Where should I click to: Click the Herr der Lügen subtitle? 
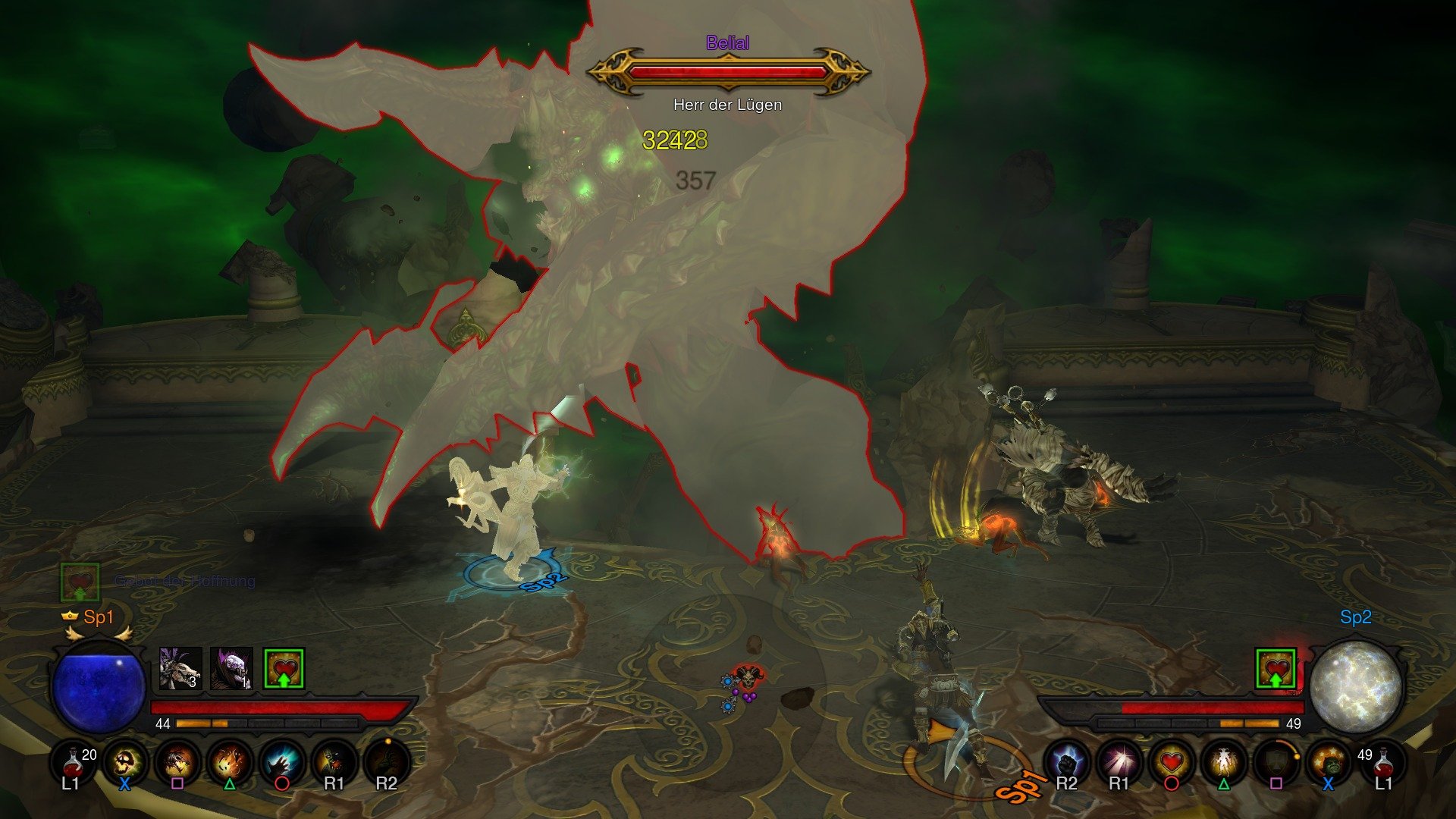tap(726, 105)
